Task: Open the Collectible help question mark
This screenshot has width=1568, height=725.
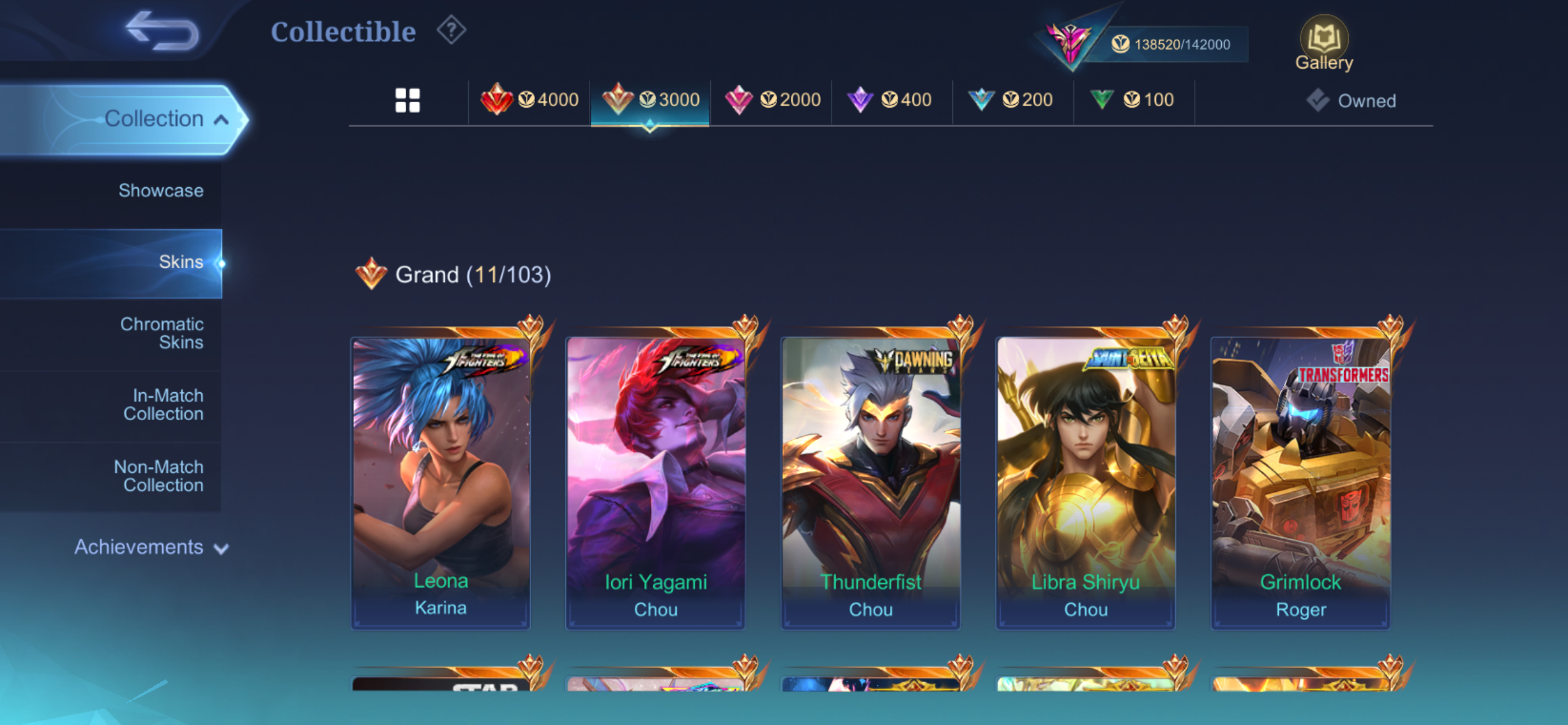Action: tap(451, 30)
